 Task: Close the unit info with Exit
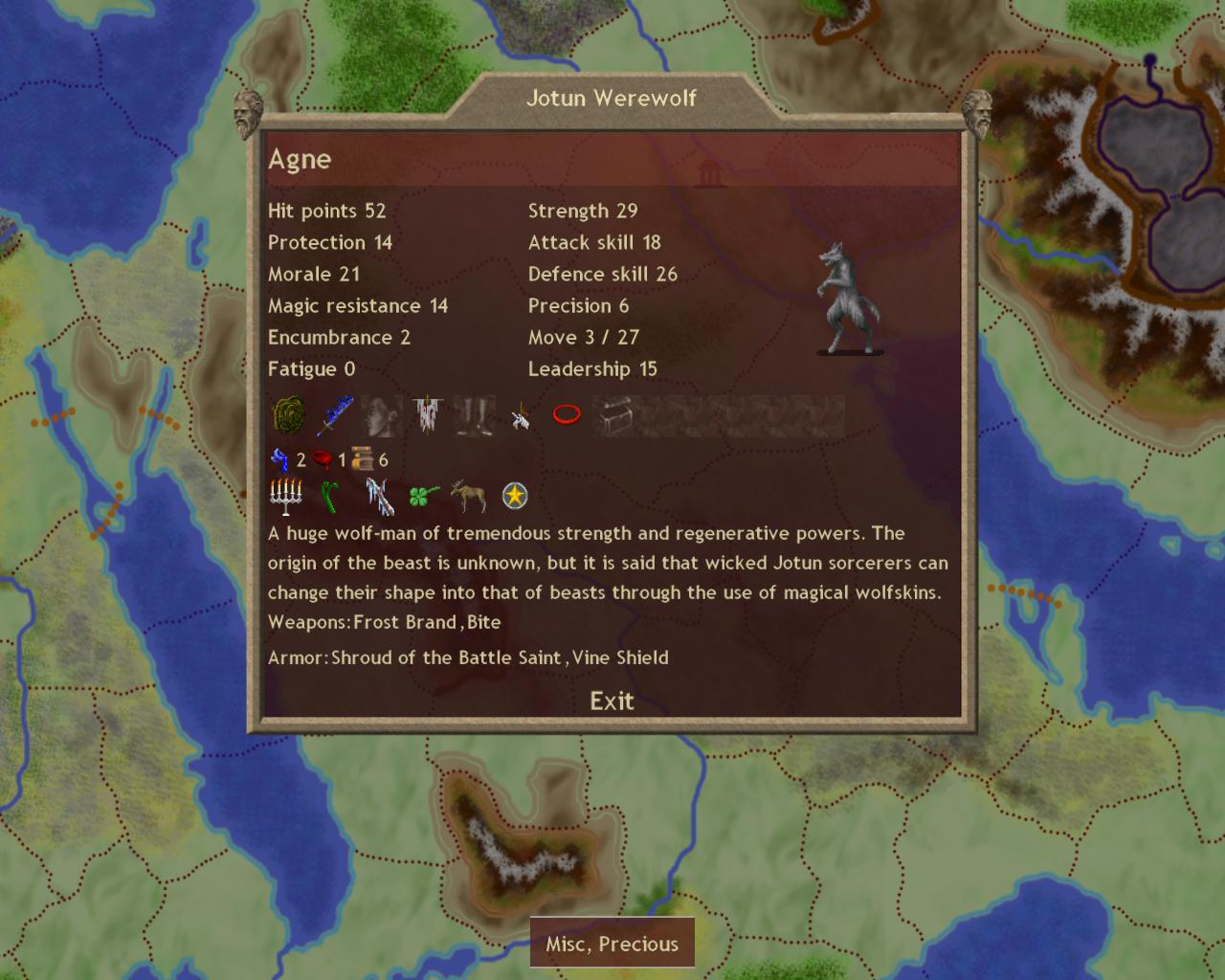[x=612, y=702]
